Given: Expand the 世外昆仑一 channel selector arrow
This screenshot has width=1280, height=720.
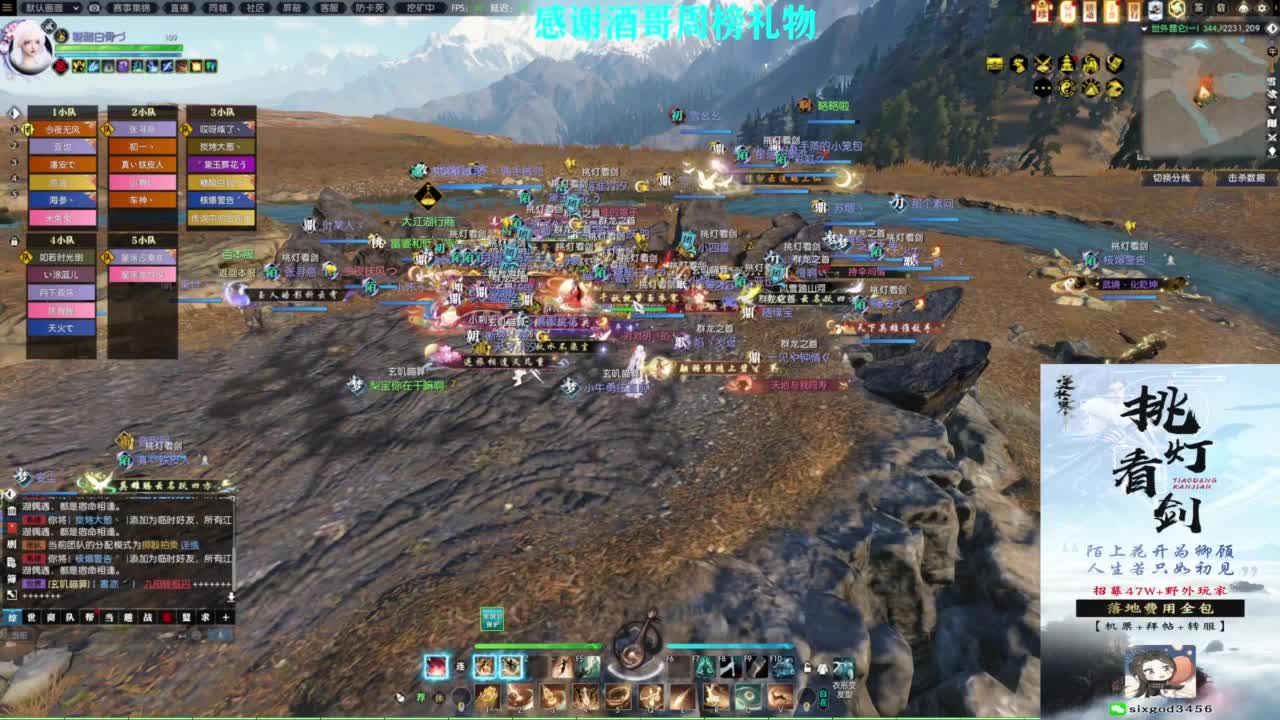Looking at the screenshot, I should (1144, 28).
